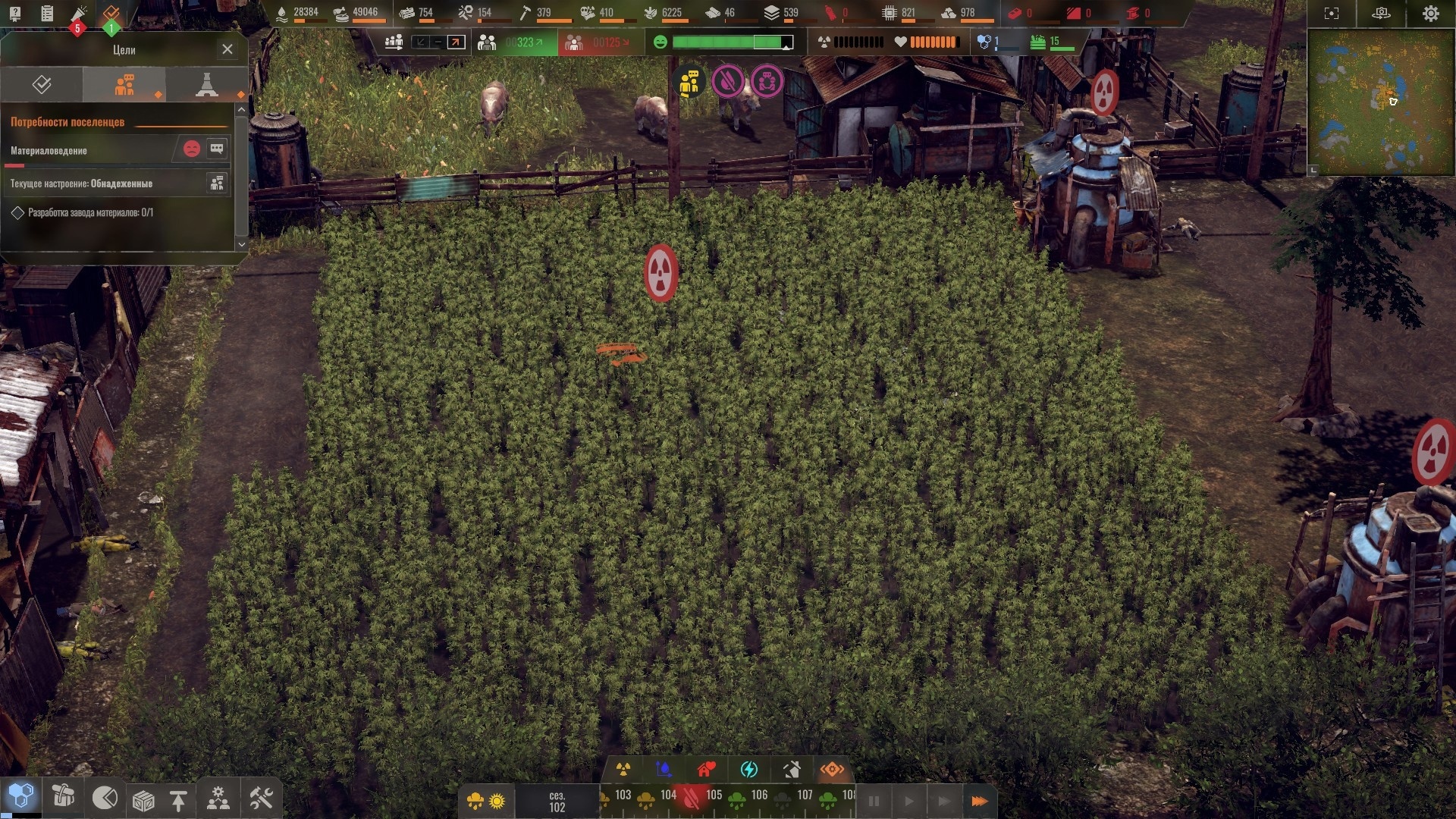Set game to normal play speed
The image size is (1456, 819).
coord(909,801)
